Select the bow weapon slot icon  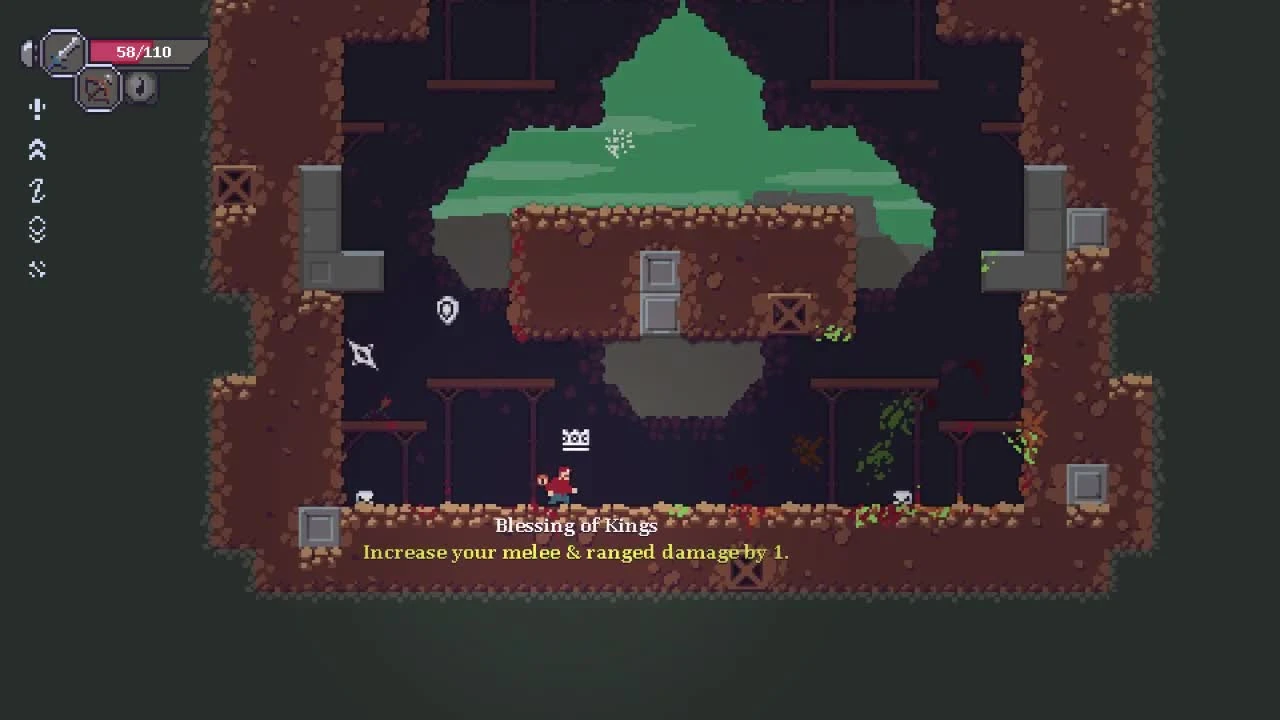100,88
